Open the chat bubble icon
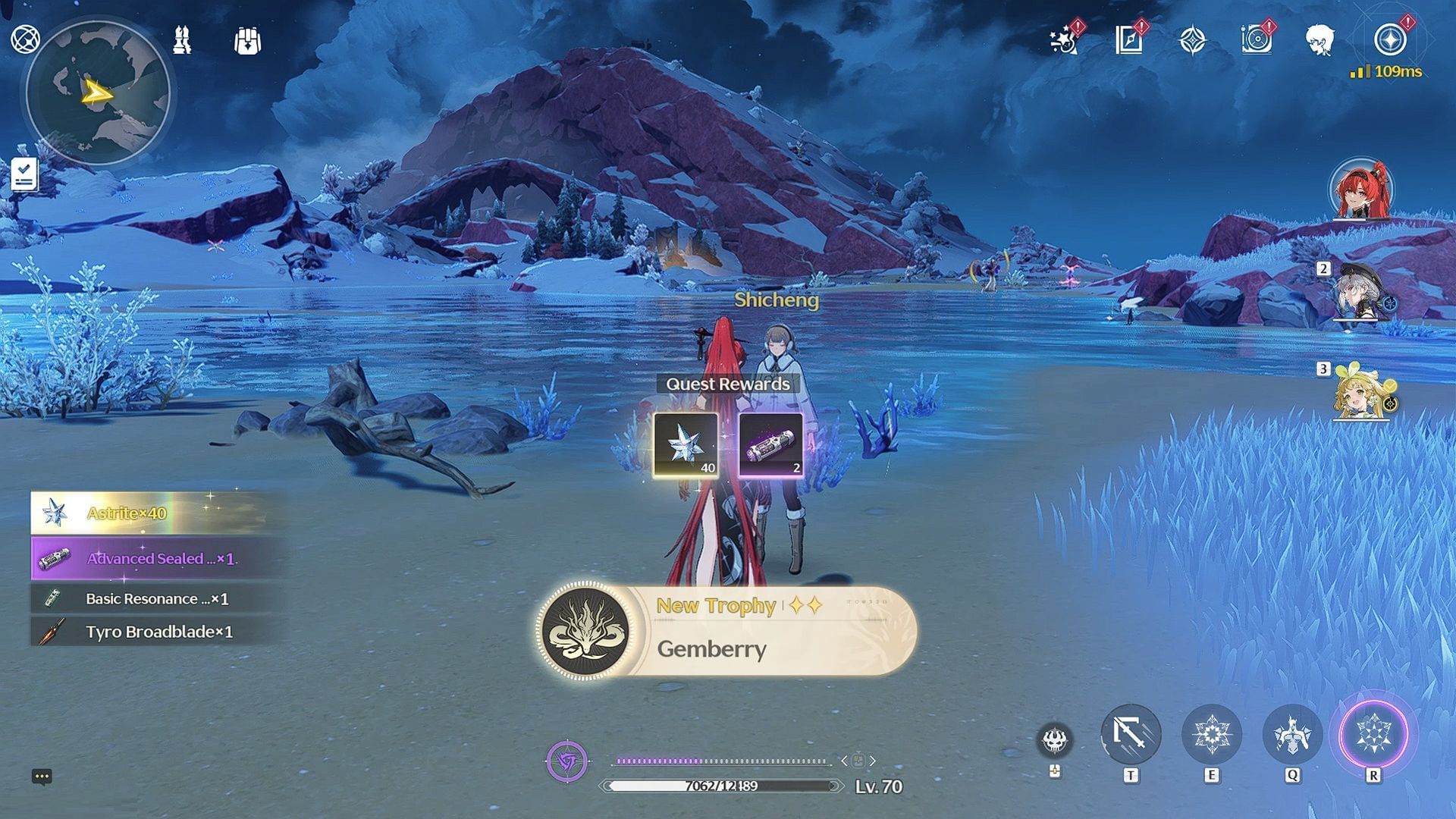The width and height of the screenshot is (1456, 819). tap(42, 777)
